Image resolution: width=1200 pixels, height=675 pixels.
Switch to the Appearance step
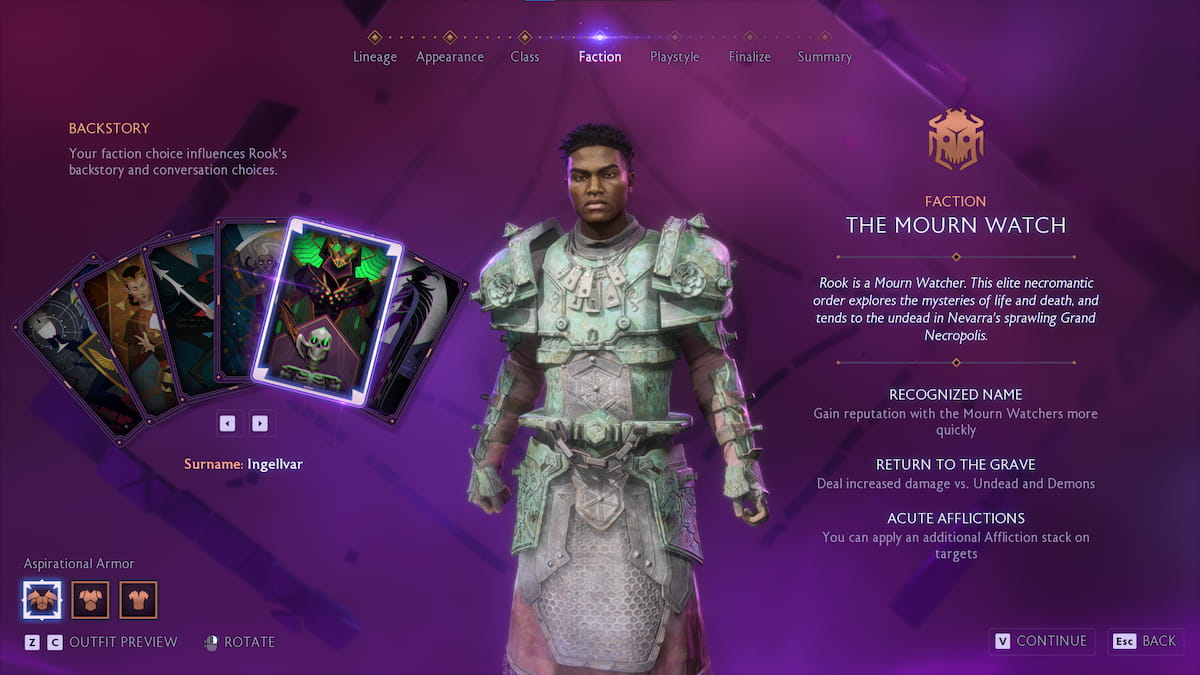tap(449, 56)
